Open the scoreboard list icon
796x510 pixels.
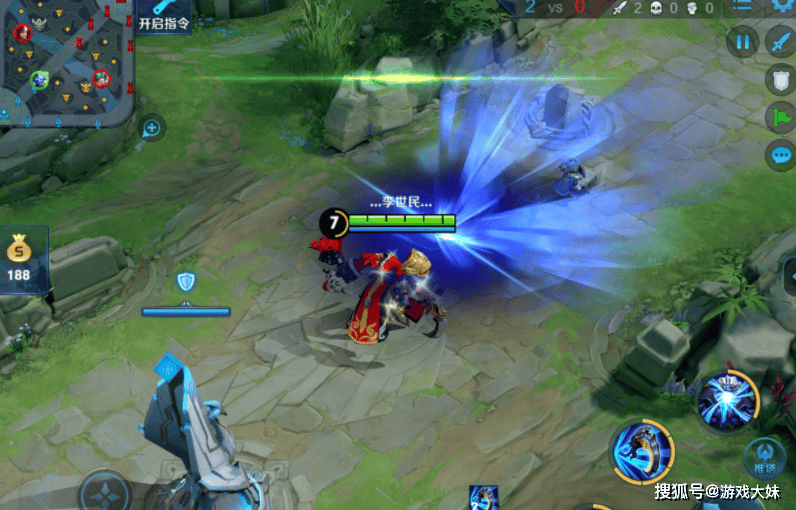tap(742, 6)
